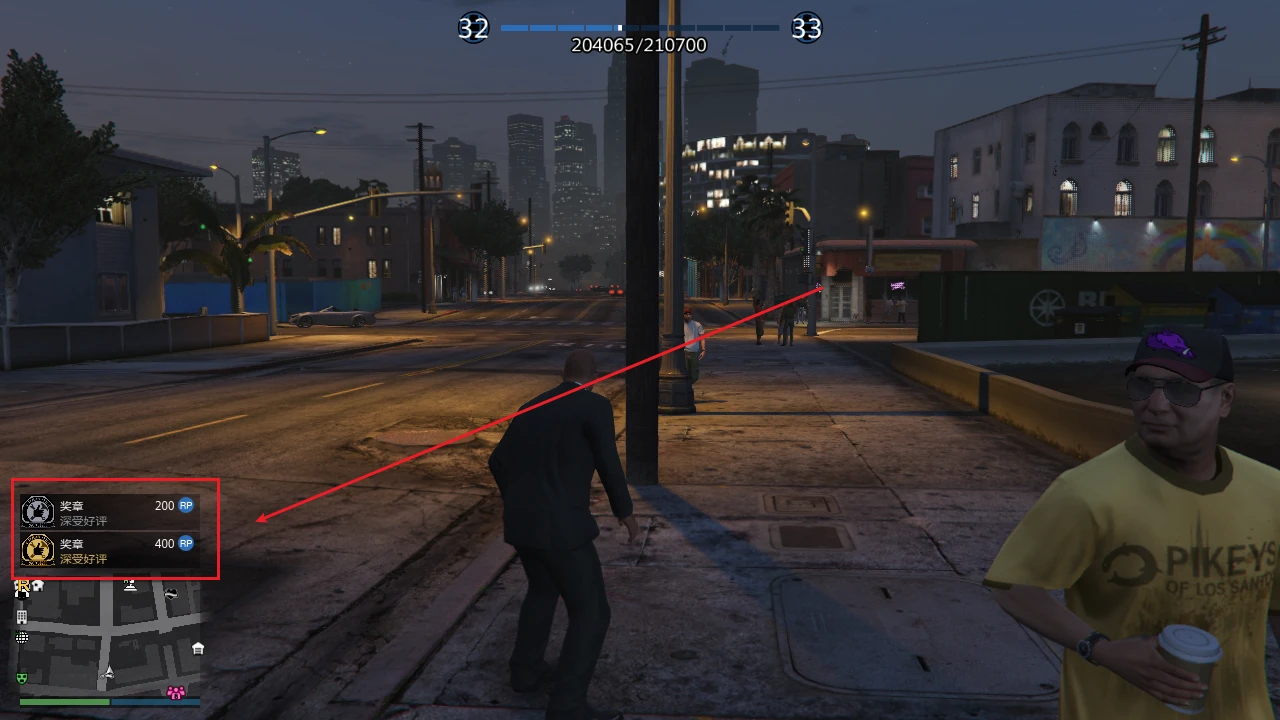Image resolution: width=1280 pixels, height=720 pixels.
Task: Select the green mask shop icon on minimap
Action: [x=22, y=678]
